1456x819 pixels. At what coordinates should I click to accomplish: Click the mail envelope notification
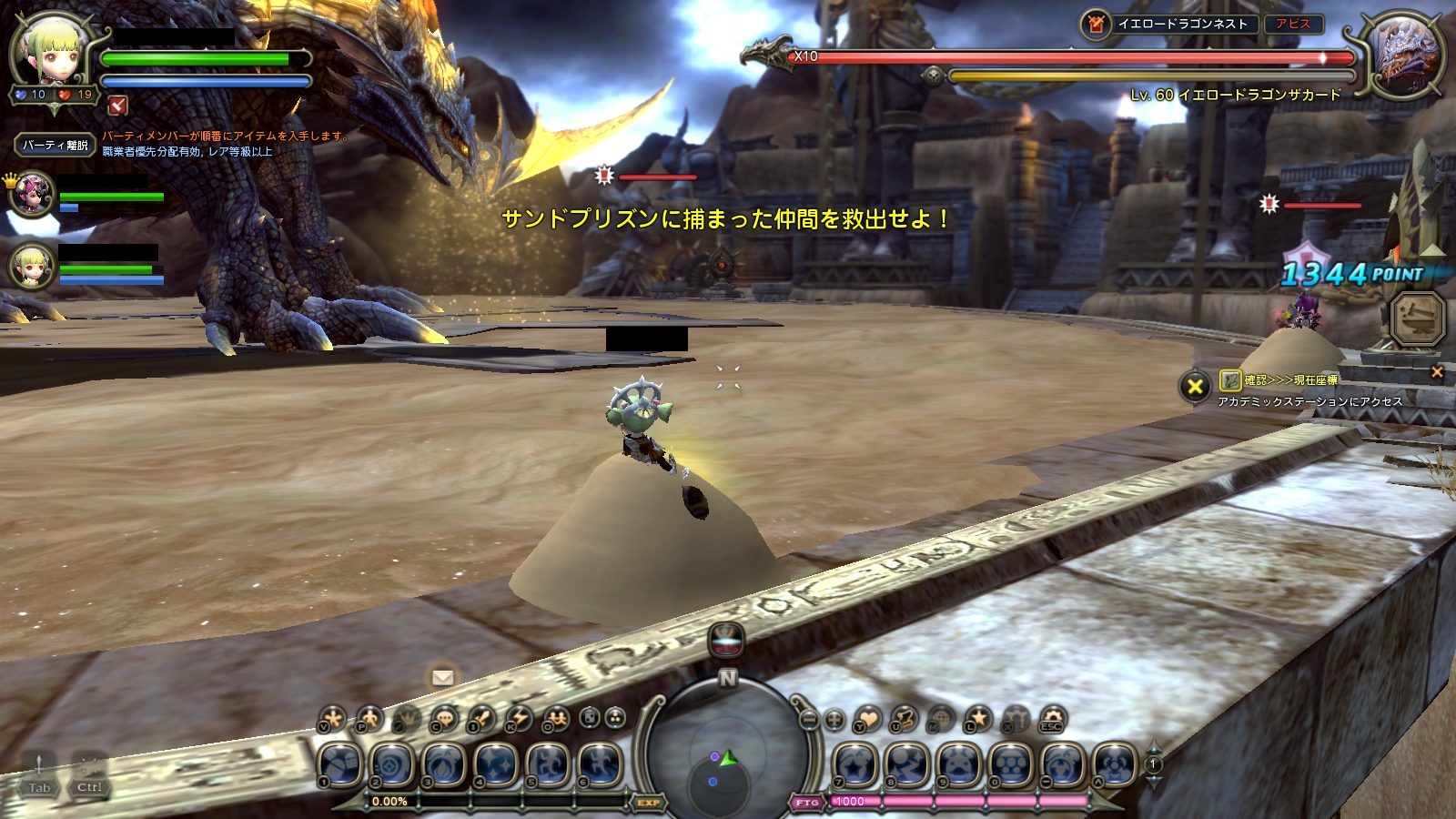[443, 678]
